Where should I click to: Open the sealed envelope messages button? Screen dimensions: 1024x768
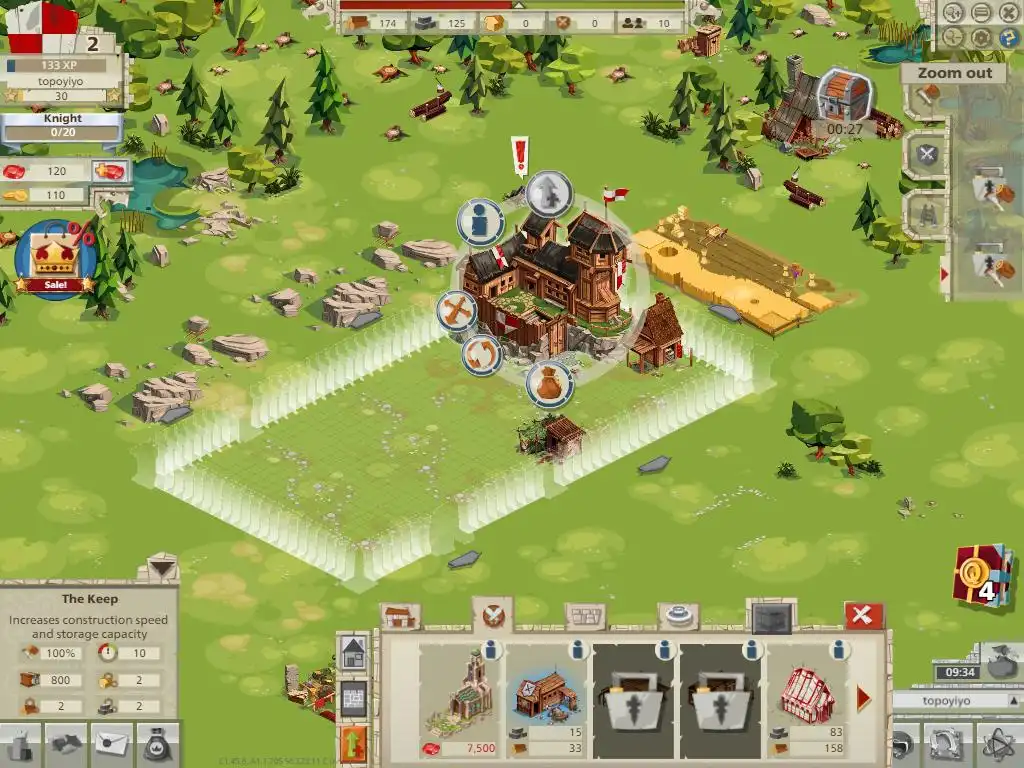tap(113, 744)
